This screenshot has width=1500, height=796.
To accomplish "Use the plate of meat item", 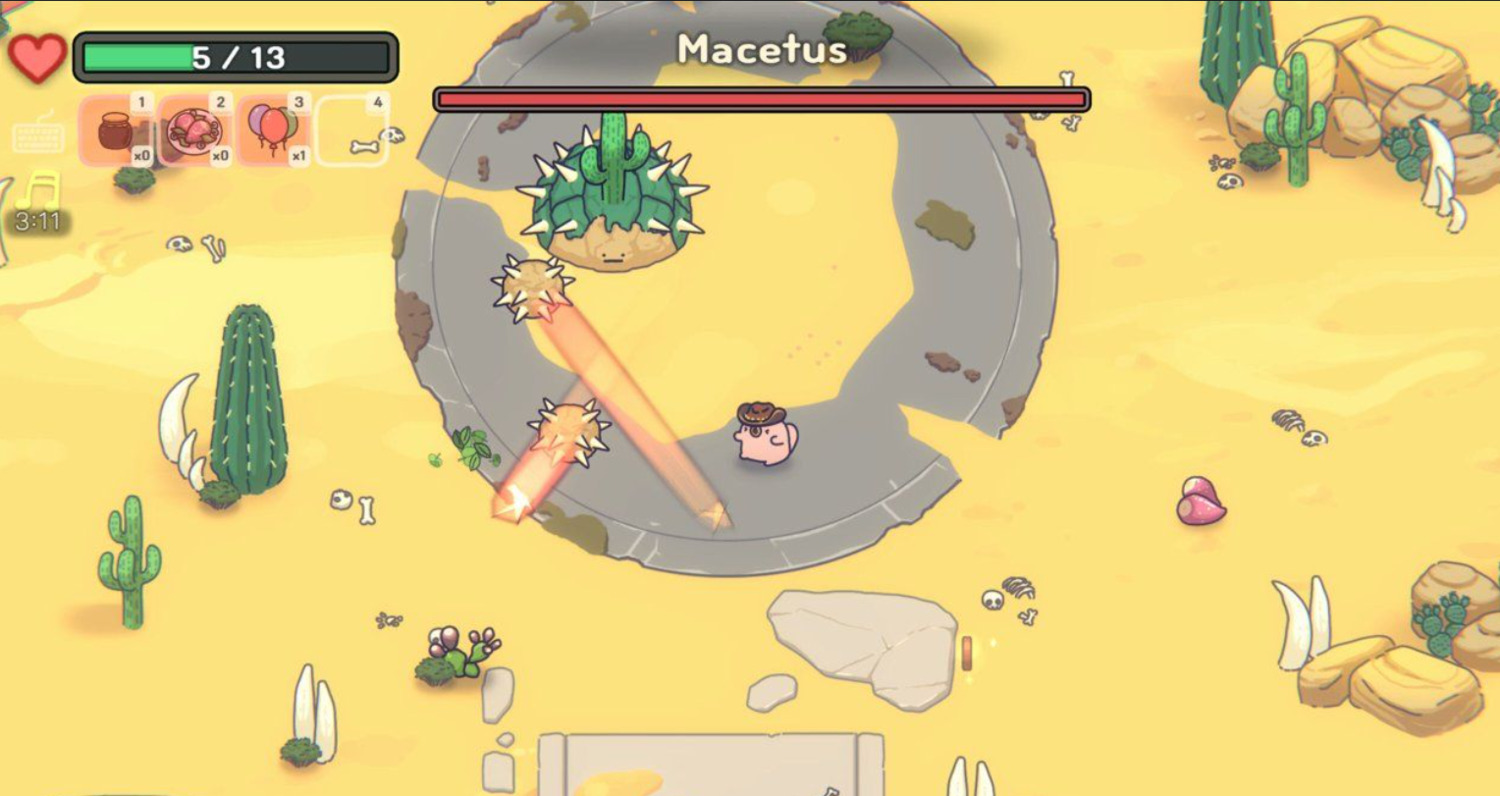I will tap(194, 131).
